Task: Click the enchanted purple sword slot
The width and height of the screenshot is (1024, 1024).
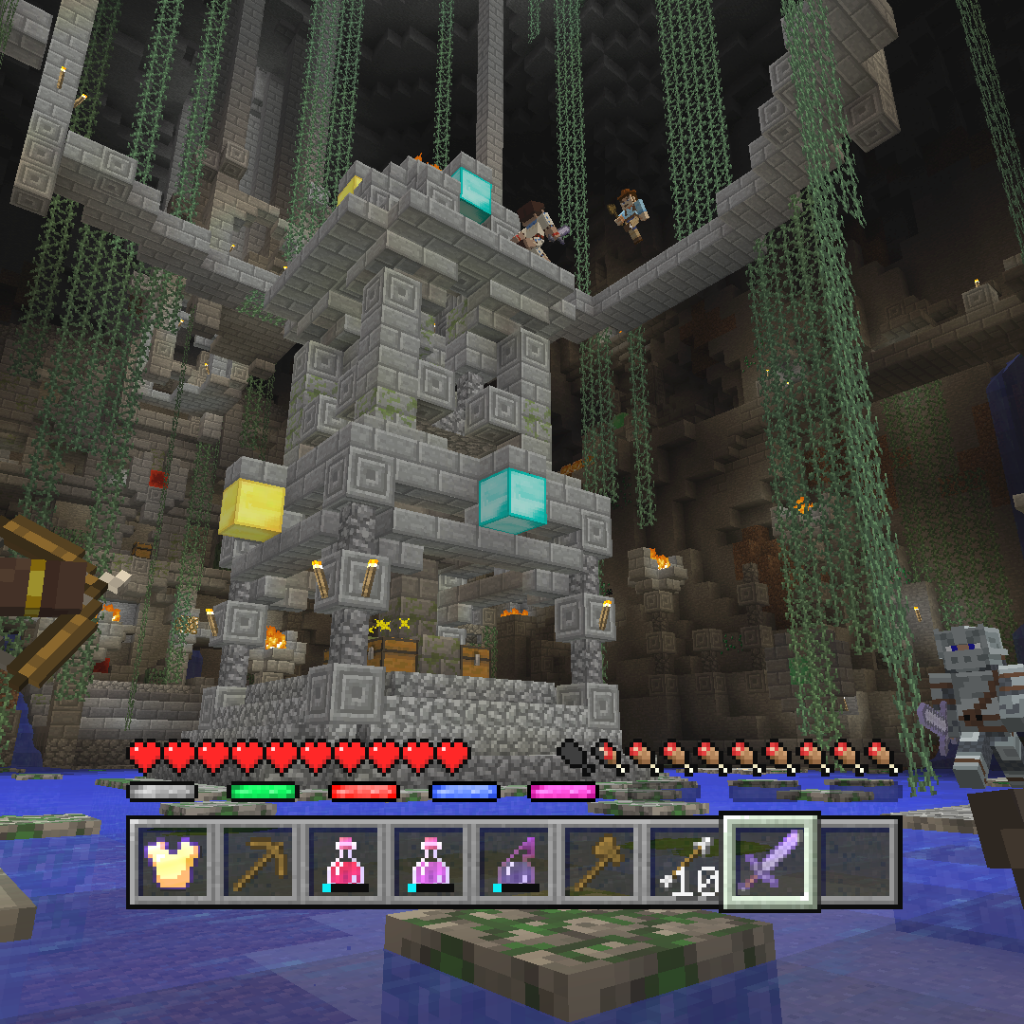Action: (x=770, y=862)
